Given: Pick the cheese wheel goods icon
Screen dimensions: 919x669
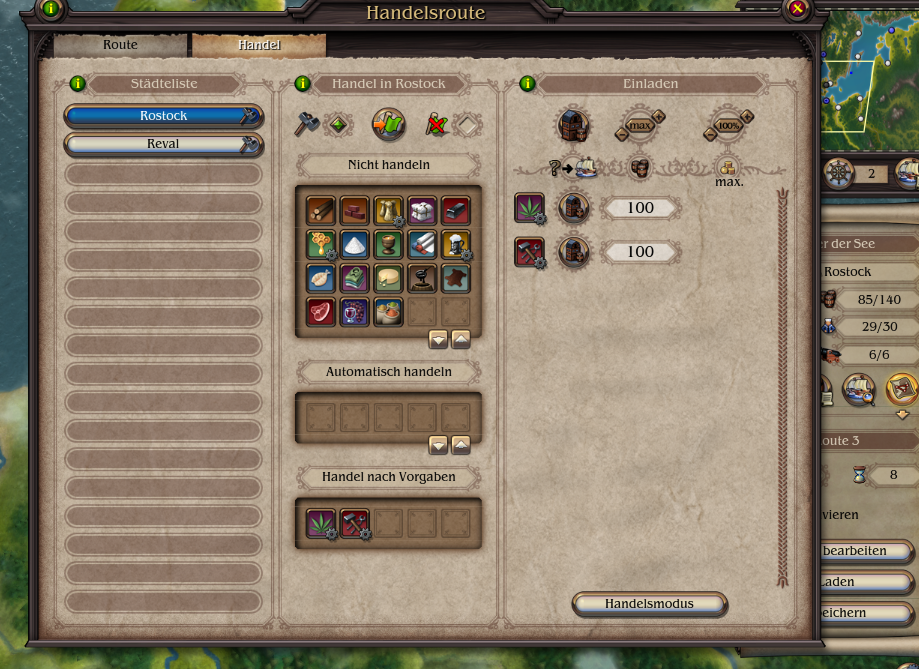Looking at the screenshot, I should click(x=388, y=277).
